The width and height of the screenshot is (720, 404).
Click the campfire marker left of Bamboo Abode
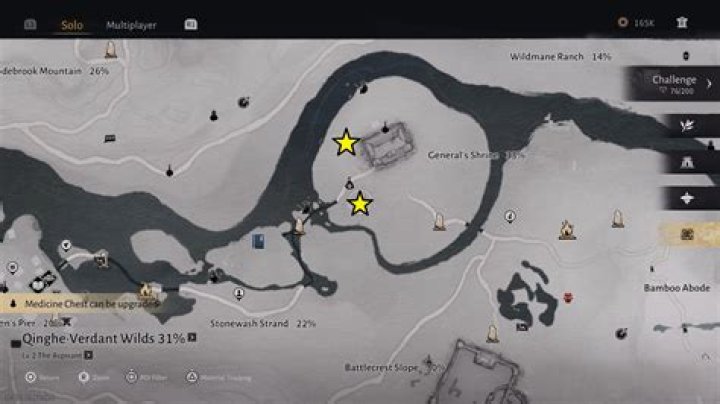(567, 232)
